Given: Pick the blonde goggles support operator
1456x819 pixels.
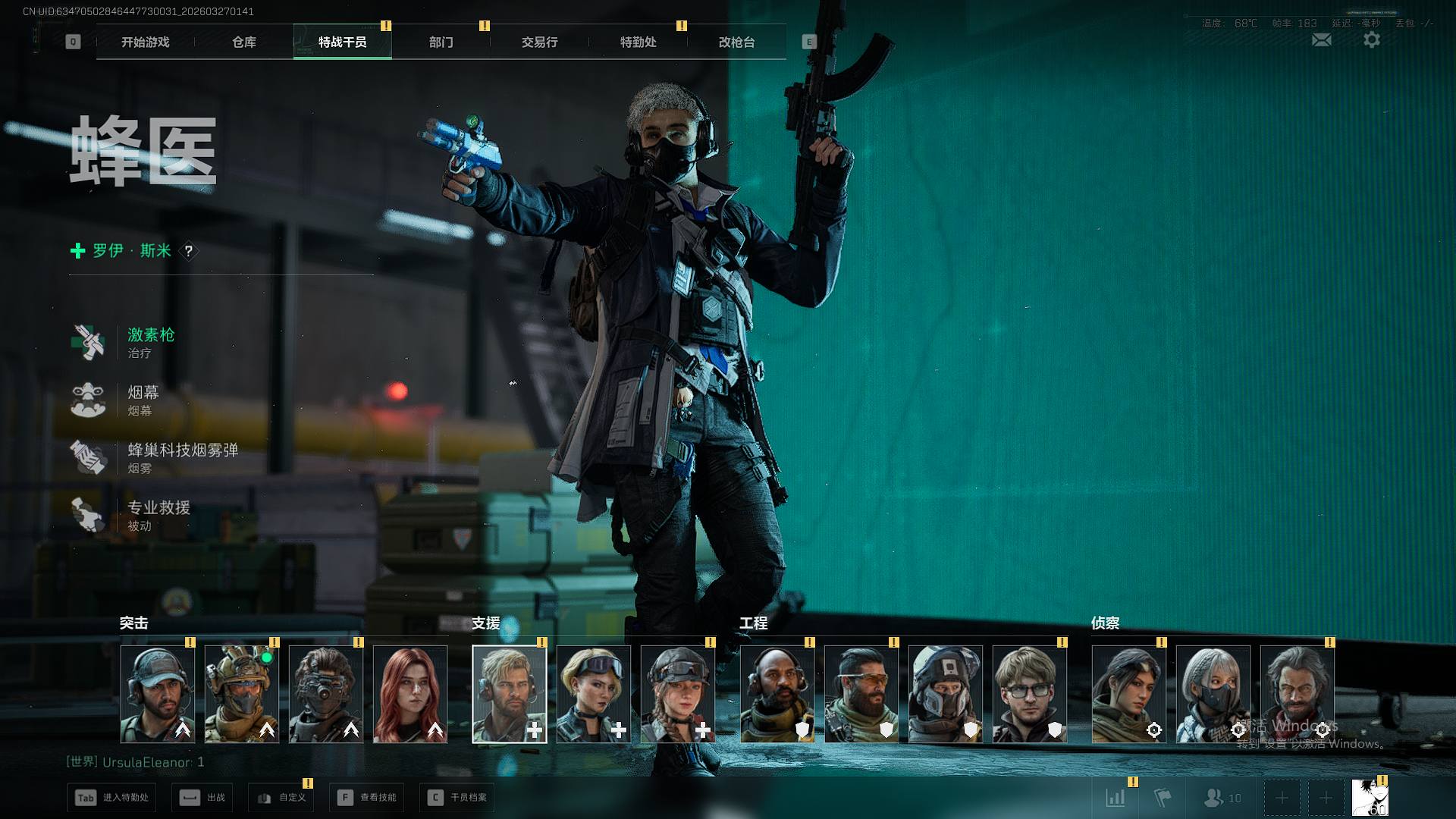Looking at the screenshot, I should (594, 694).
